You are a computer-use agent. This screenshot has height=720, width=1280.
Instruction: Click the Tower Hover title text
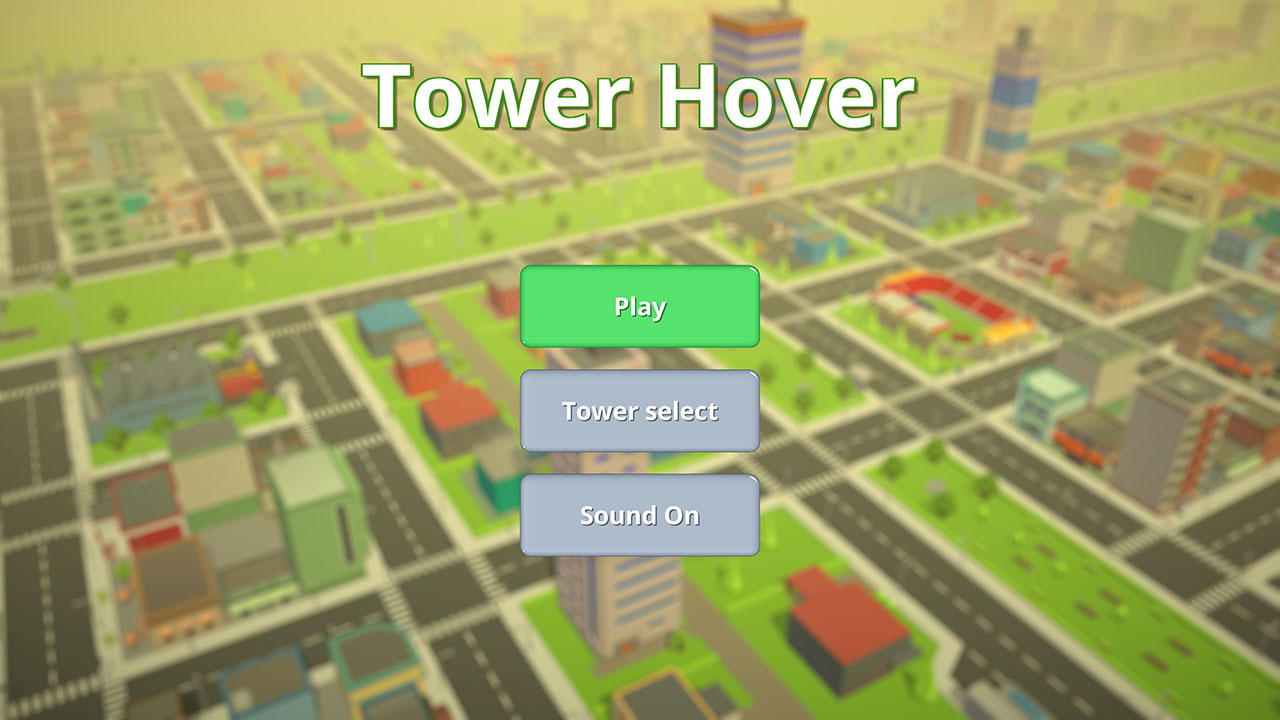tap(639, 93)
